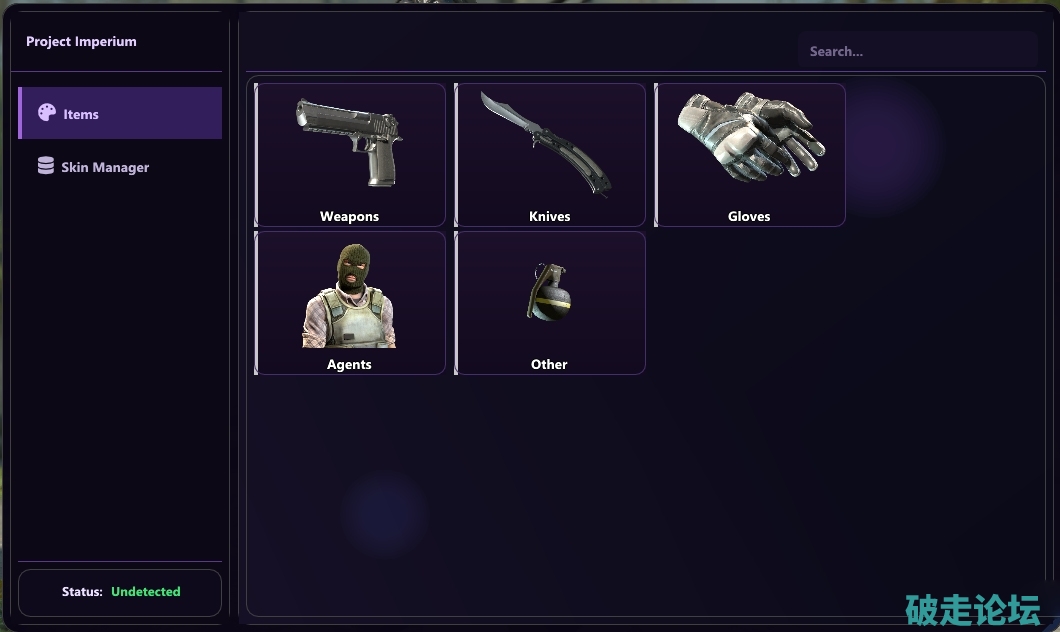Select the Knives category tile
Image resolution: width=1060 pixels, height=632 pixels.
[x=550, y=155]
